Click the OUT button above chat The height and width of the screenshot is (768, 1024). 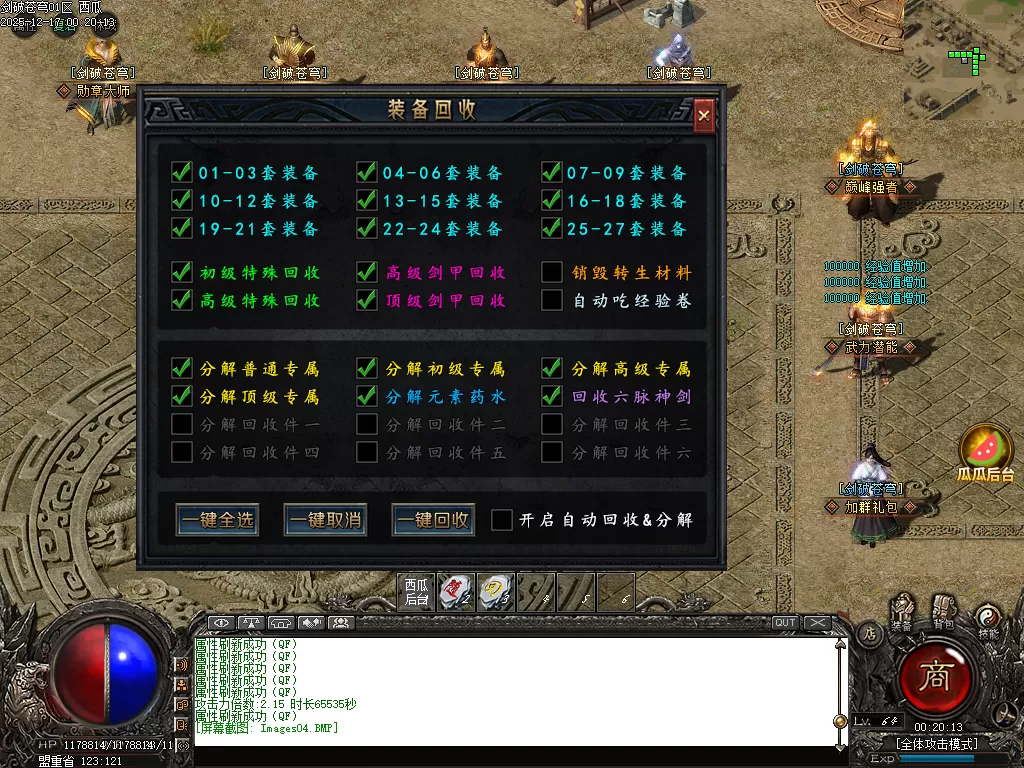(x=786, y=623)
